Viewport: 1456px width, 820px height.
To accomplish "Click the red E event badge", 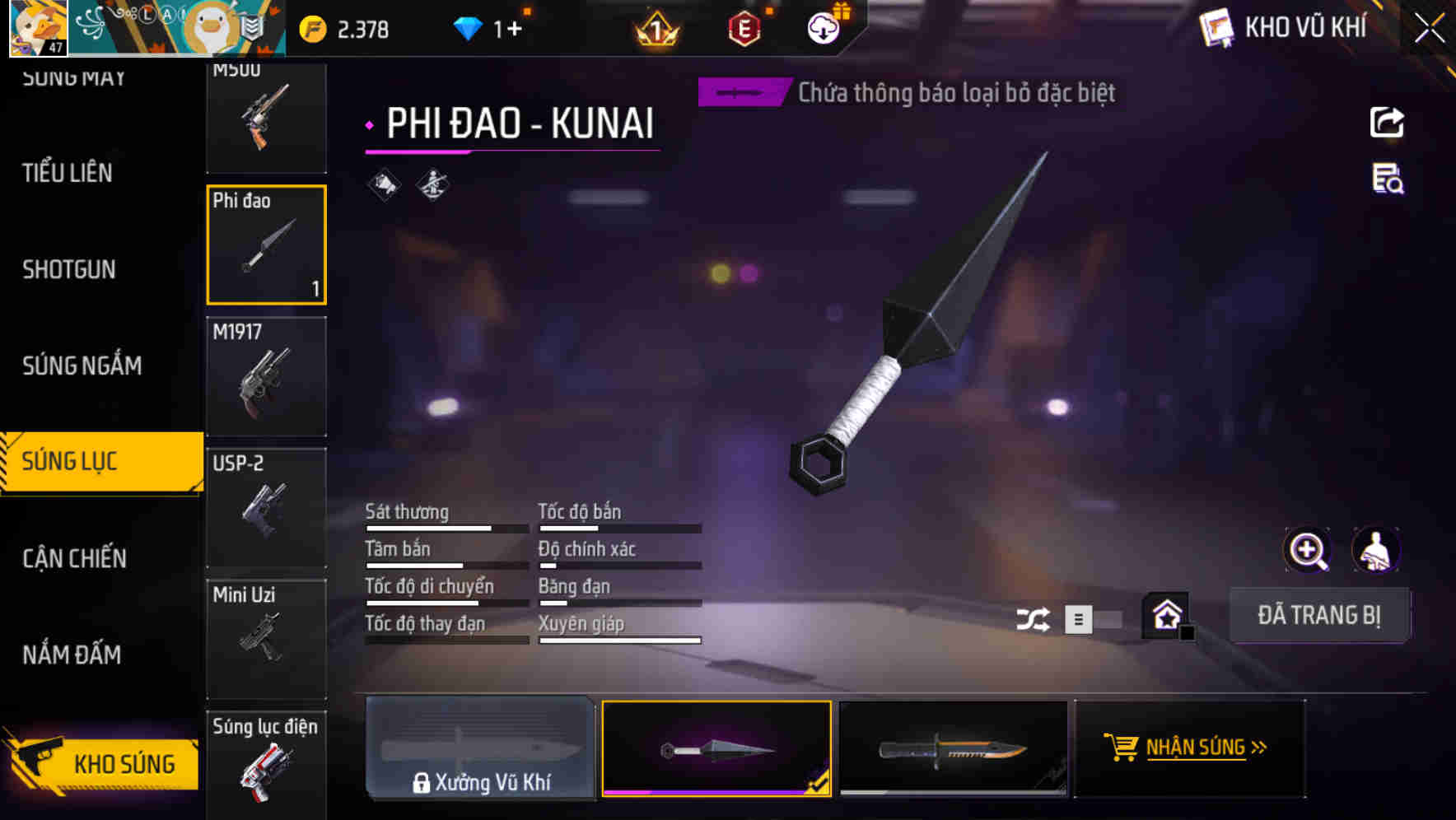I will [x=742, y=29].
